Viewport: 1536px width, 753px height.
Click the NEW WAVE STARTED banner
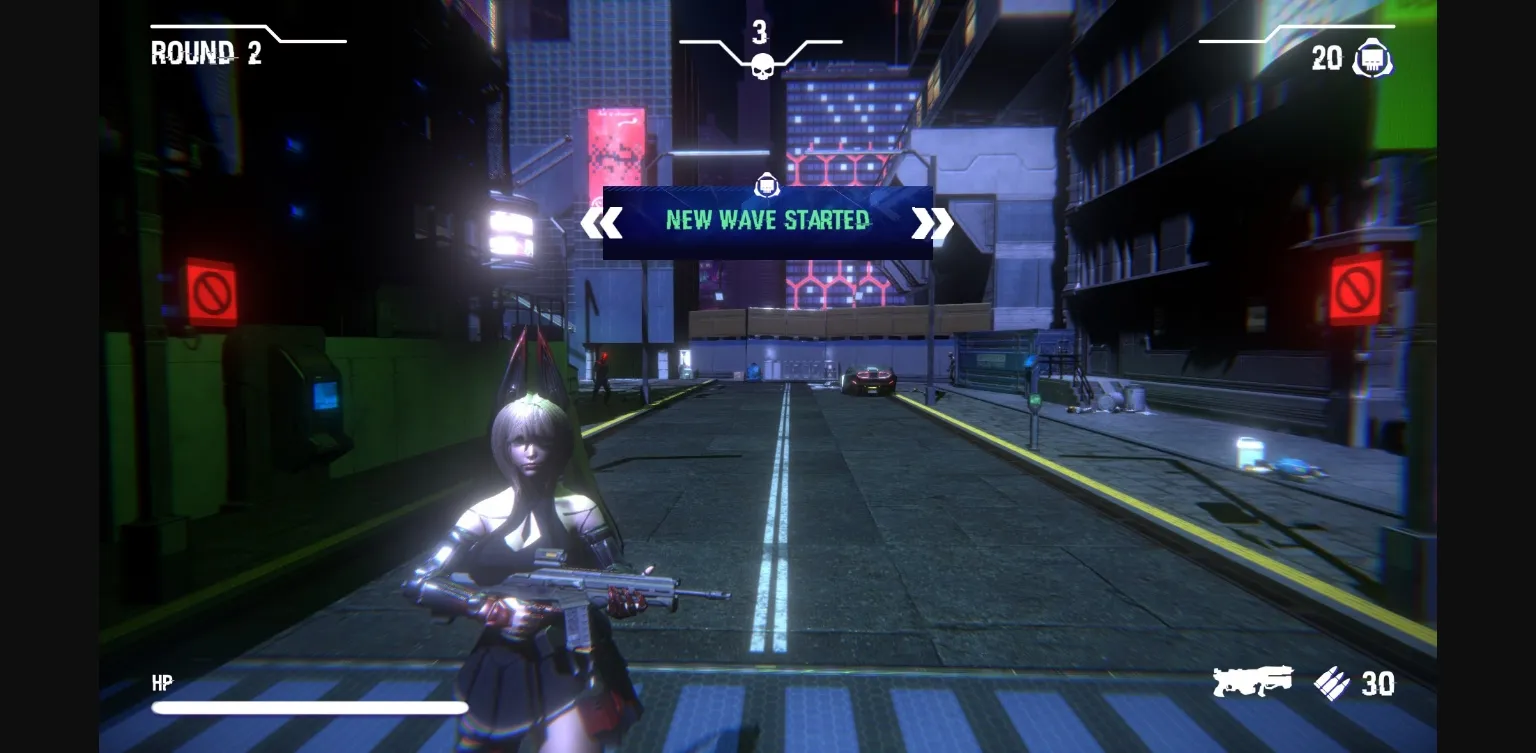(766, 220)
